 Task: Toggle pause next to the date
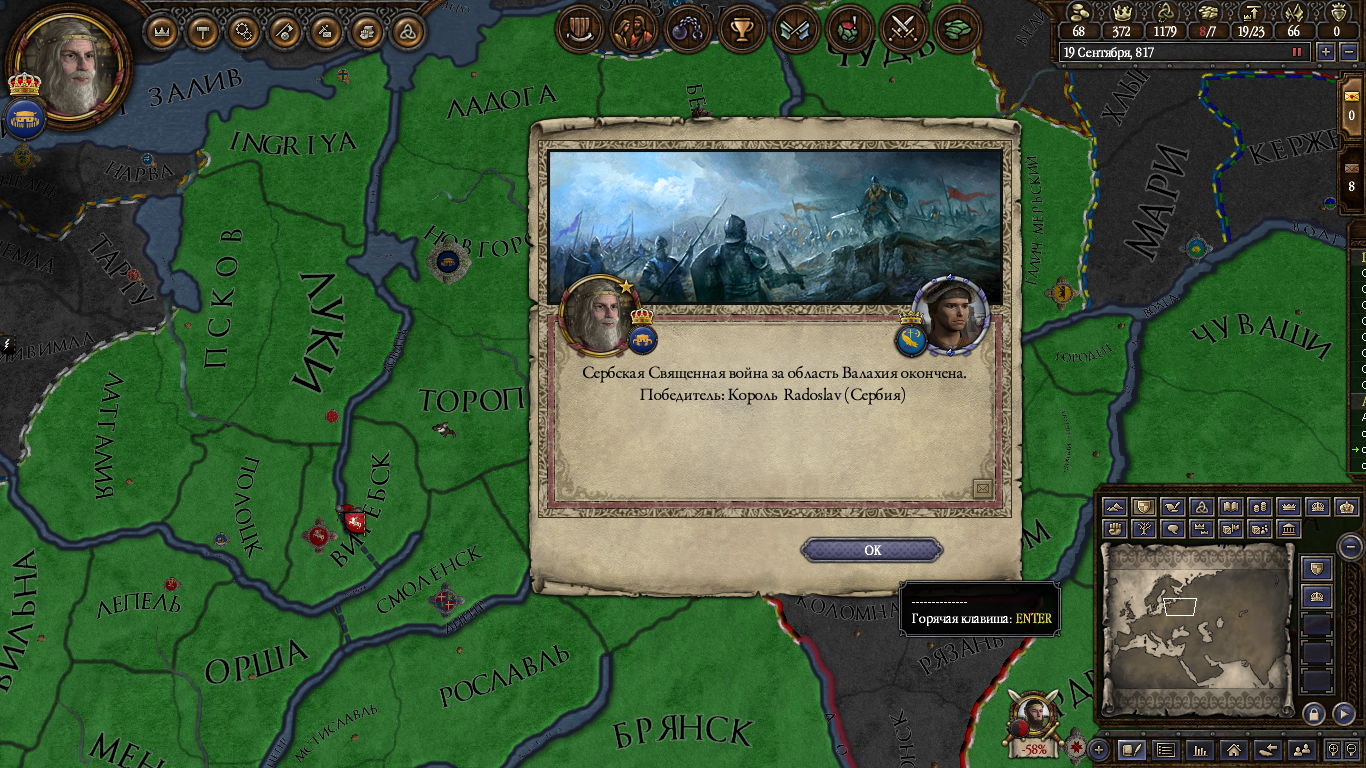click(1298, 52)
